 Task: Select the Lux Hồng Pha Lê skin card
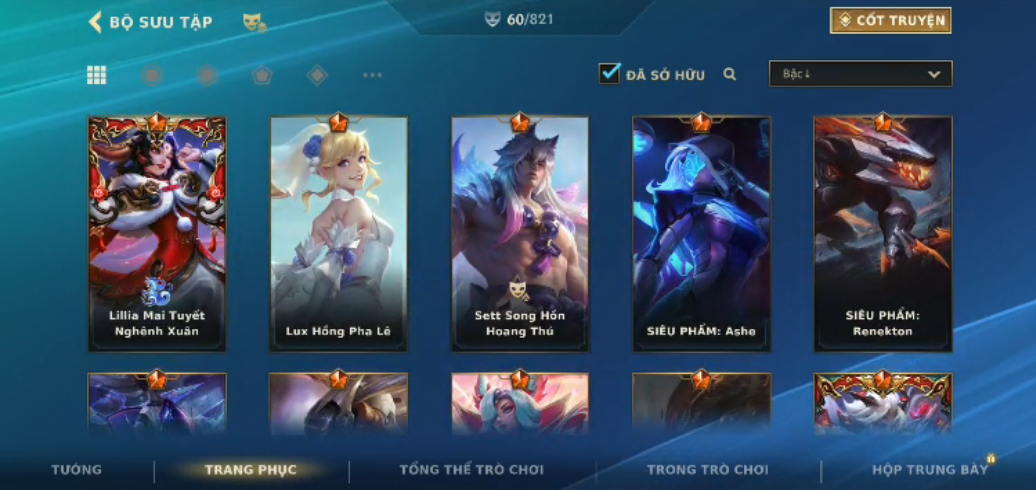click(339, 234)
